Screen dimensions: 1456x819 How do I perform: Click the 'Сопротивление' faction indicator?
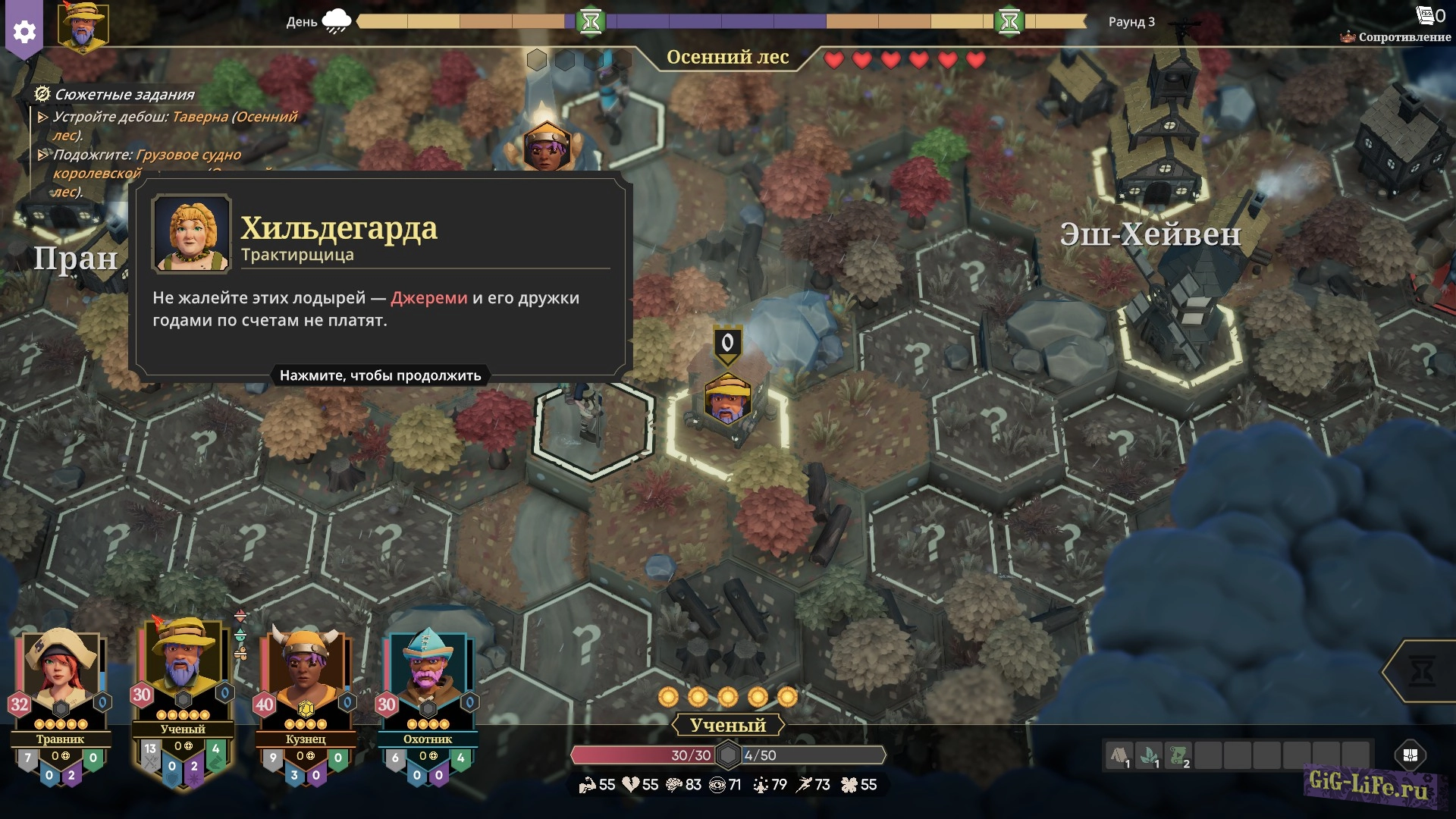(1396, 36)
